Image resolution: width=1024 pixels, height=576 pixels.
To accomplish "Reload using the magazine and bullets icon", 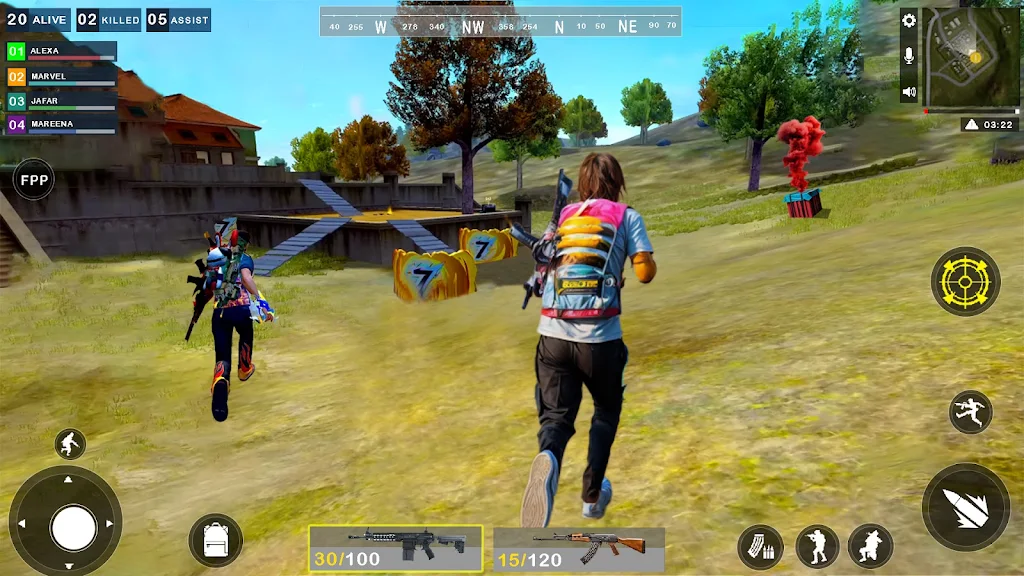I will coord(760,546).
